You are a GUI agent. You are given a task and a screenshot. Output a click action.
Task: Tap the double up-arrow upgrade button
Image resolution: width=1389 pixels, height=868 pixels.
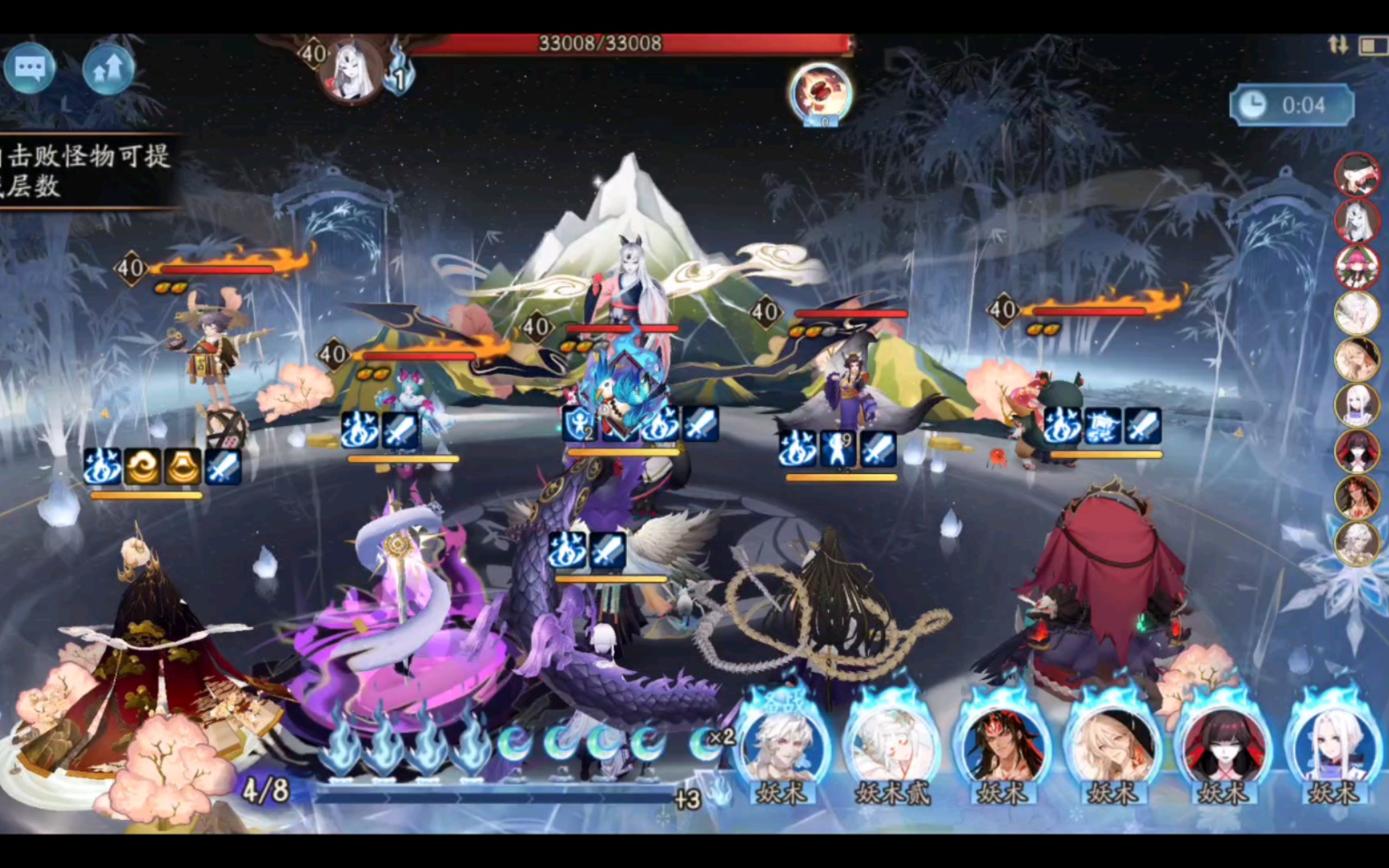click(x=109, y=70)
